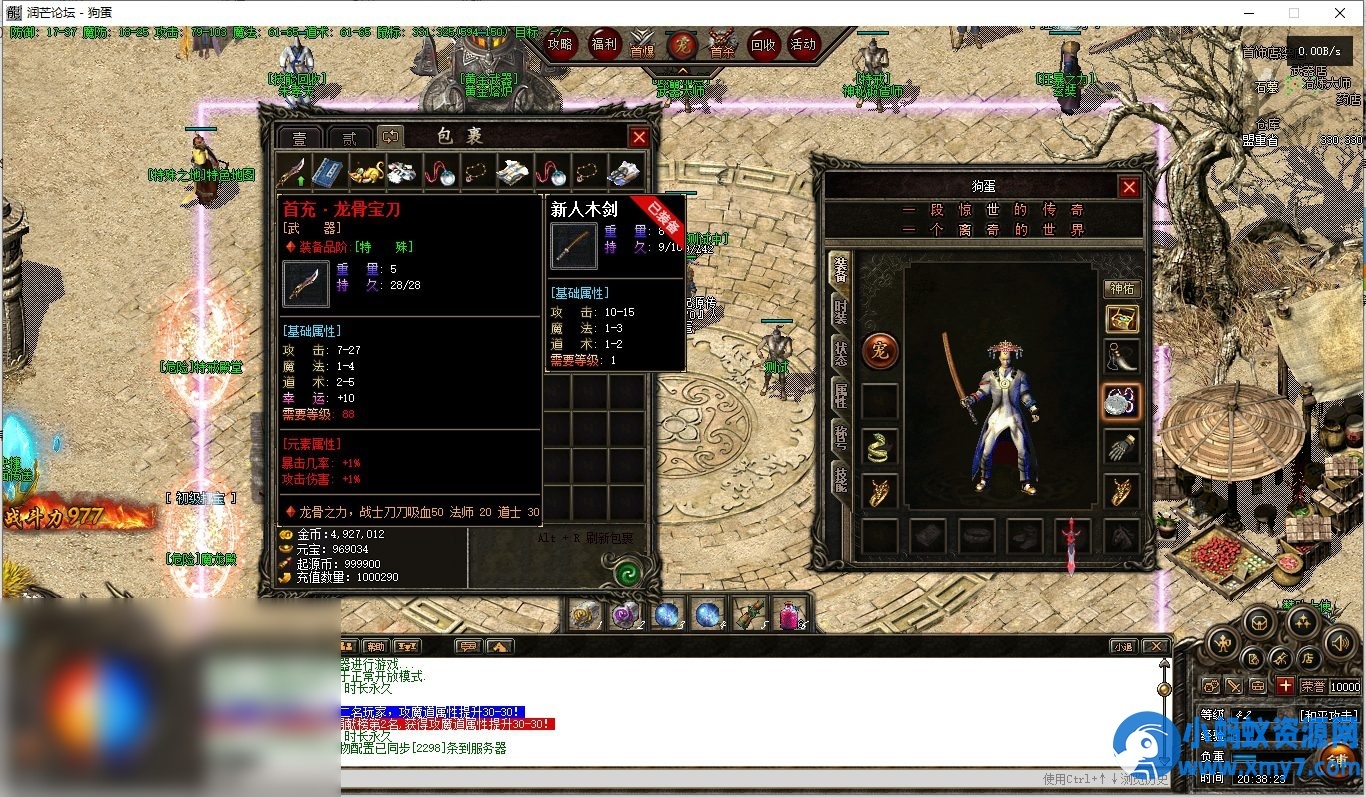Toggle game sound with the speaker icon
The width and height of the screenshot is (1366, 797).
pyautogui.click(x=1339, y=644)
